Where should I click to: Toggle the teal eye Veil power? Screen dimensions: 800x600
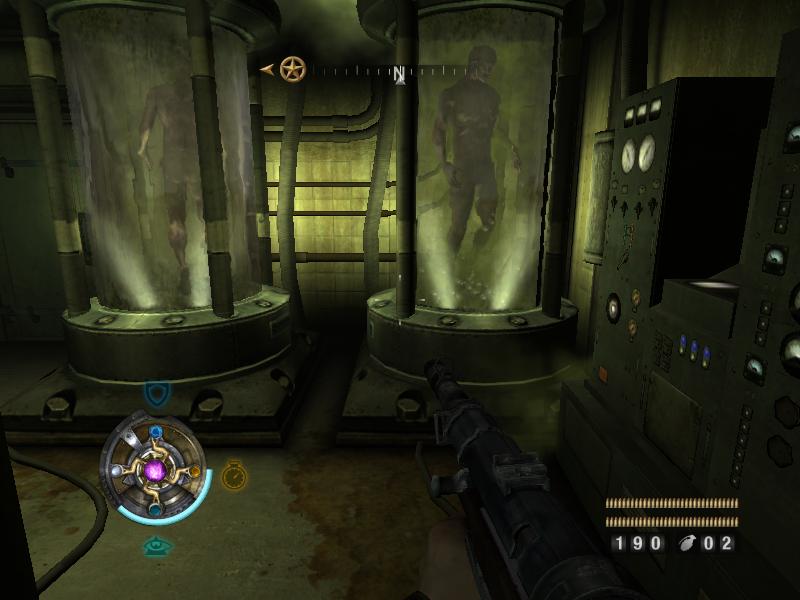pyautogui.click(x=155, y=546)
